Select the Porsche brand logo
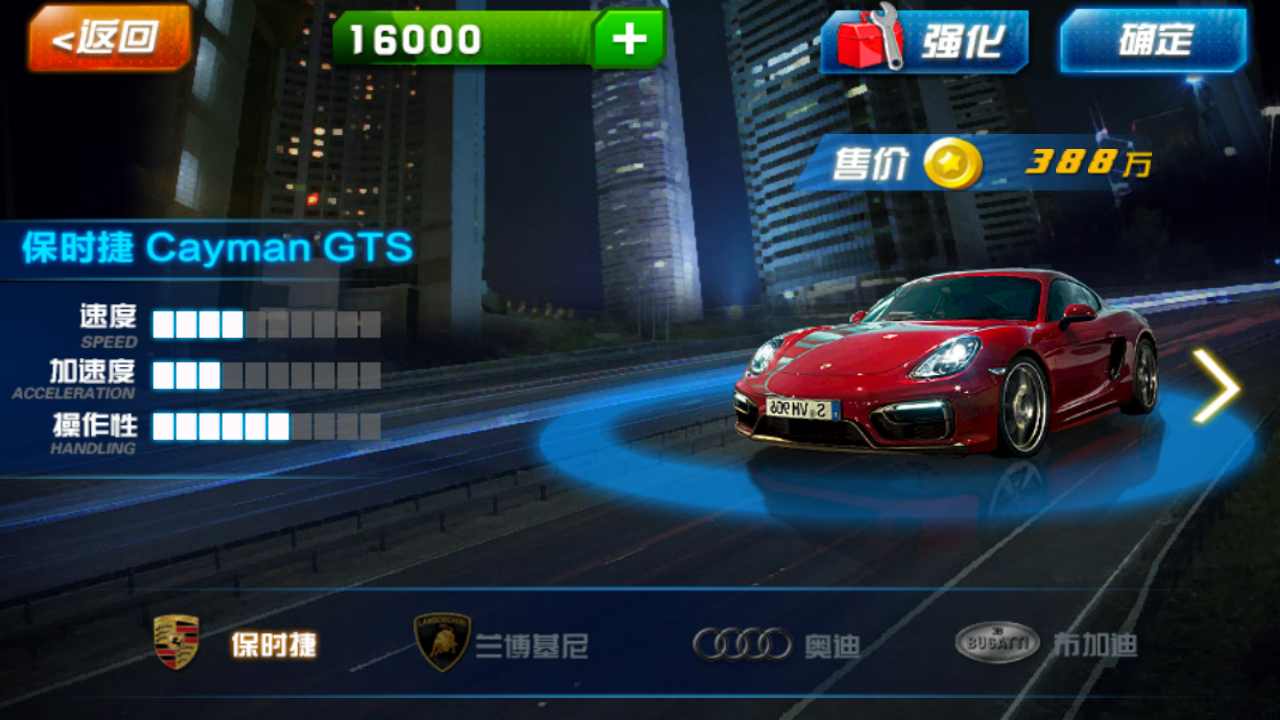Image resolution: width=1280 pixels, height=720 pixels. [x=174, y=640]
